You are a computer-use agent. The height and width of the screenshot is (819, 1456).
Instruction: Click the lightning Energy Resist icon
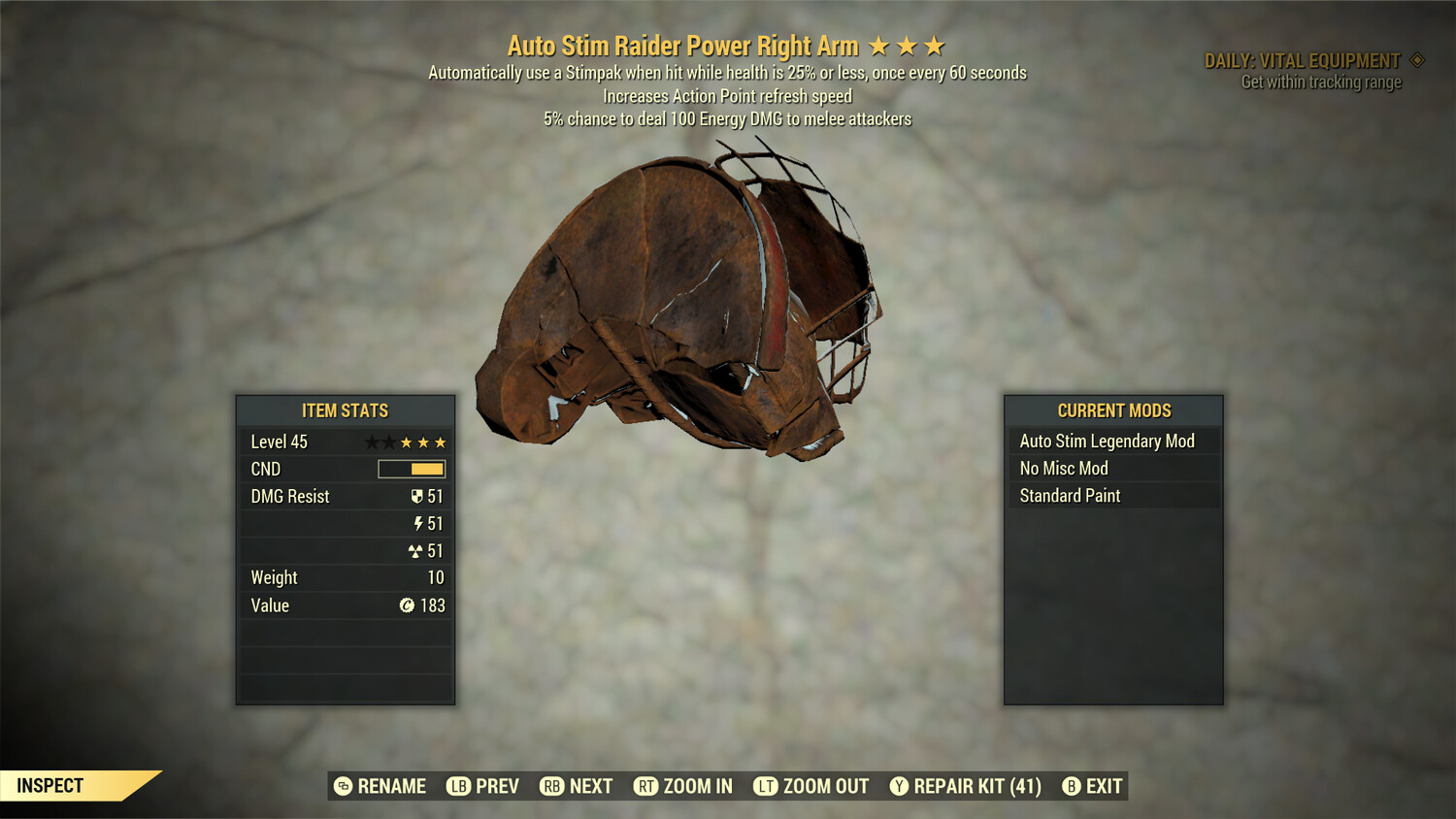pos(417,523)
